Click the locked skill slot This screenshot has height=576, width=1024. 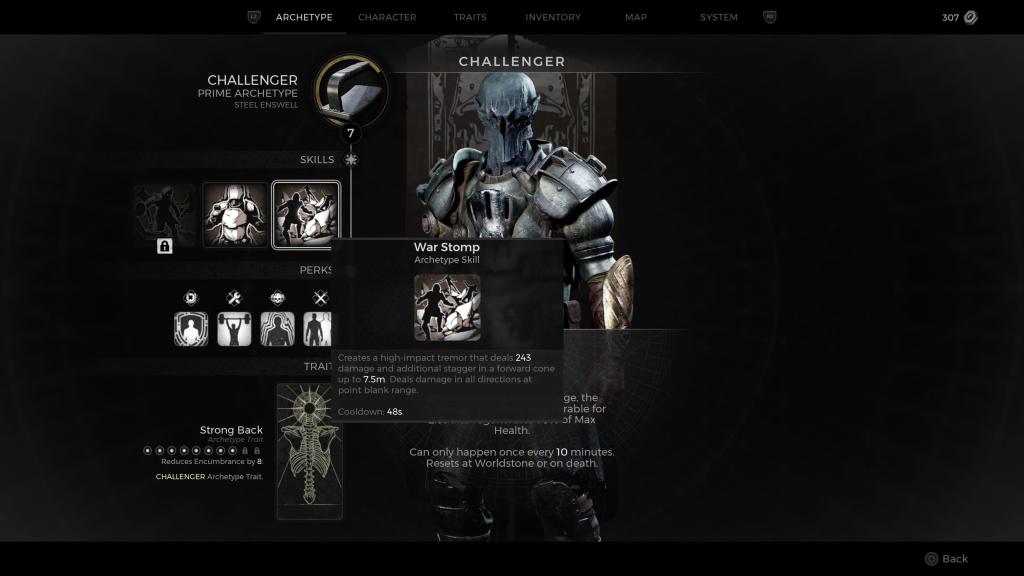[x=165, y=214]
